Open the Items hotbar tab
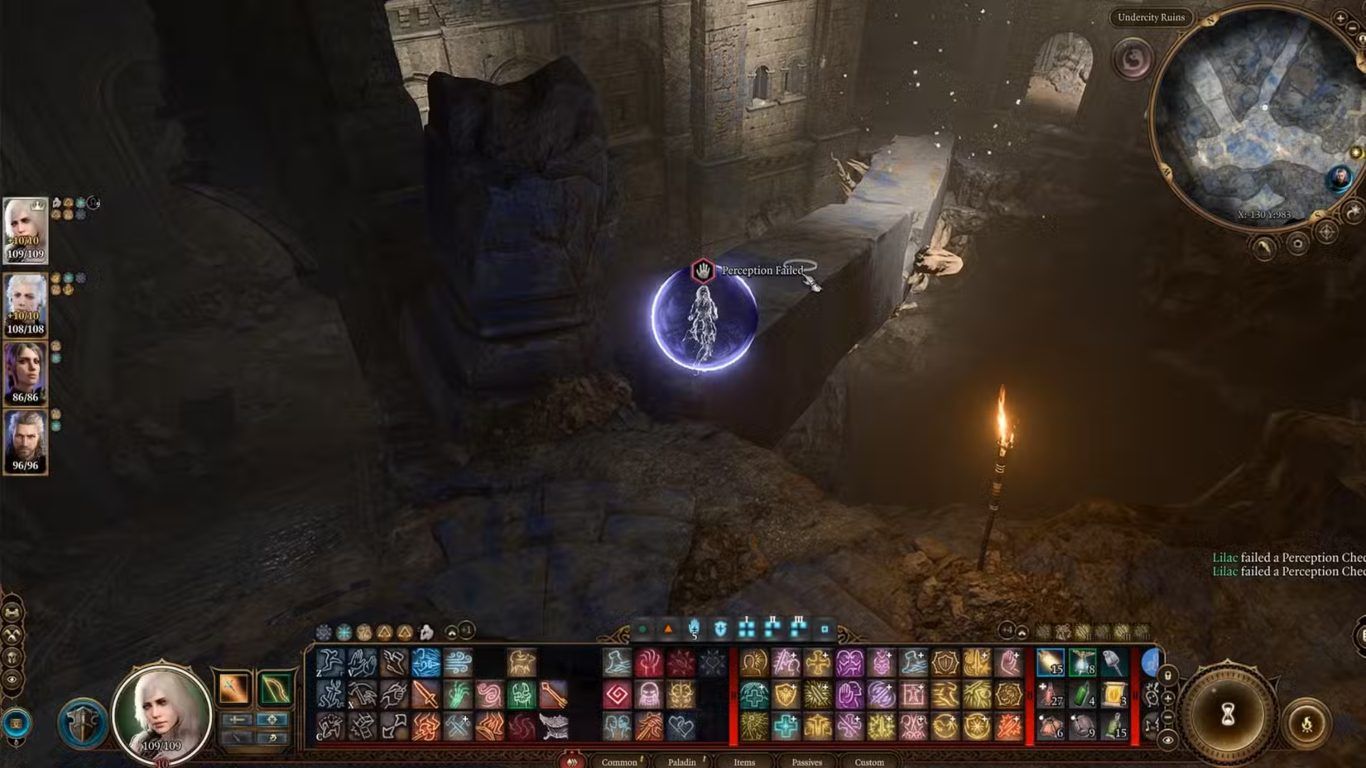Image resolution: width=1366 pixels, height=768 pixels. [x=744, y=762]
